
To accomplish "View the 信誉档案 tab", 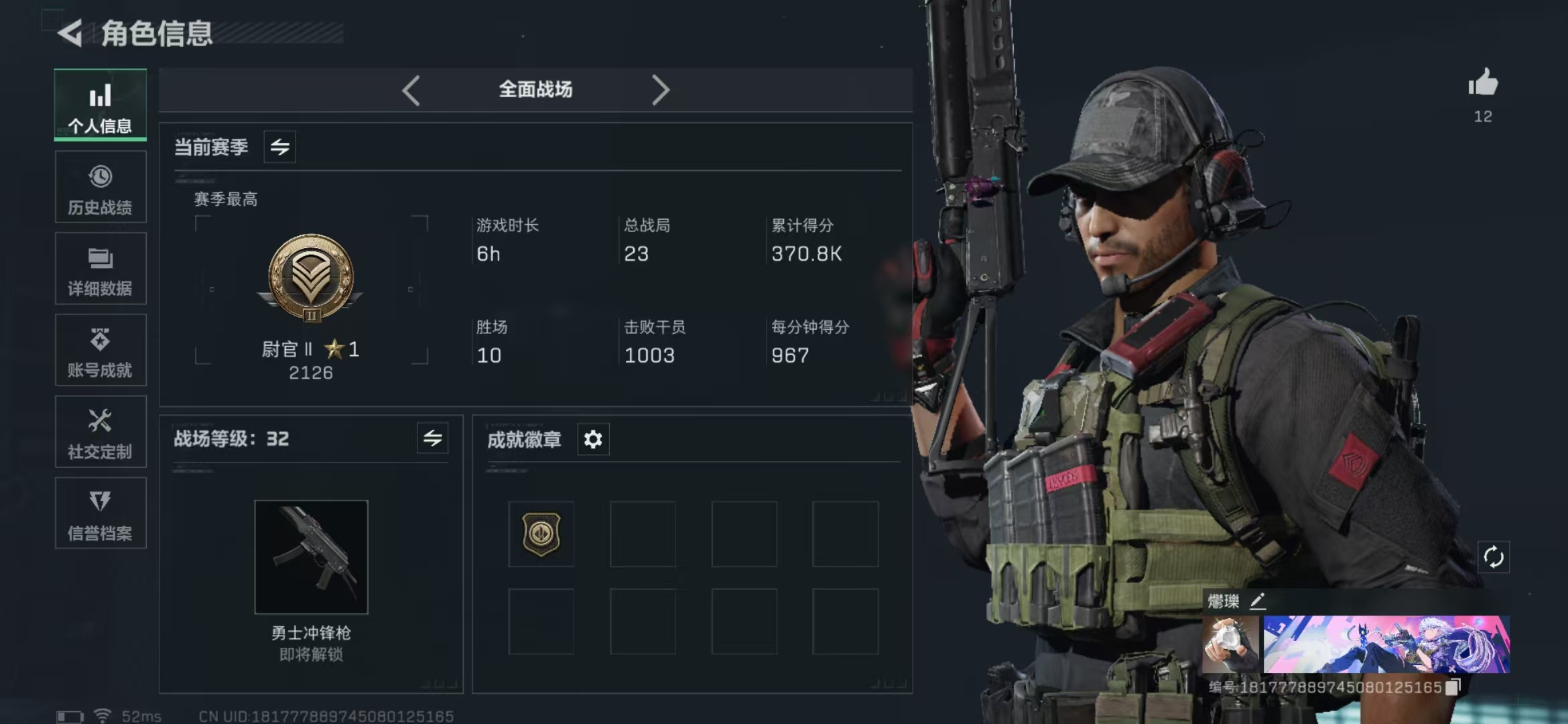I will pyautogui.click(x=101, y=514).
